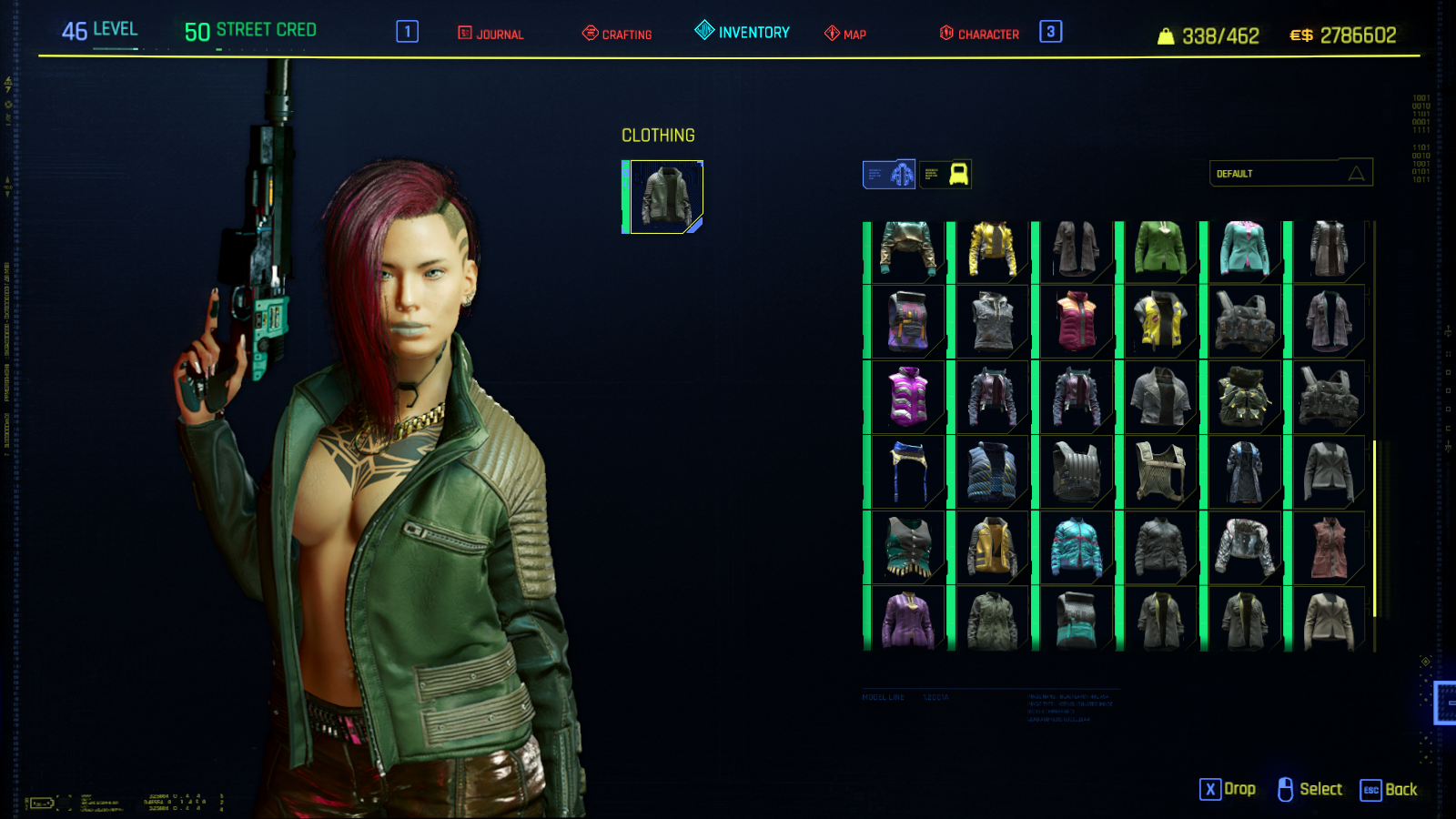This screenshot has width=1456, height=819.
Task: Equip the teal and pink blazer
Action: (1245, 248)
